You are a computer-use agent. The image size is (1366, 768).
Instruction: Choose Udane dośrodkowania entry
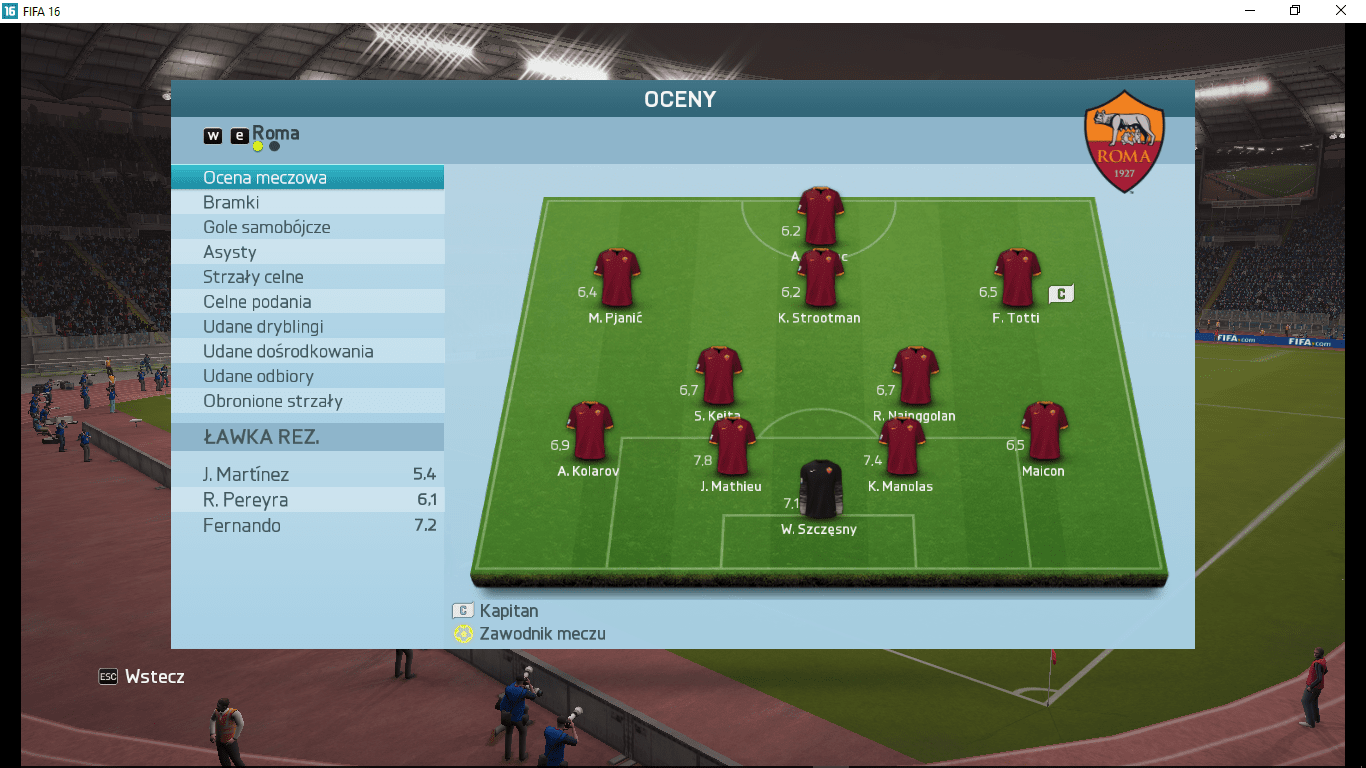click(x=288, y=351)
